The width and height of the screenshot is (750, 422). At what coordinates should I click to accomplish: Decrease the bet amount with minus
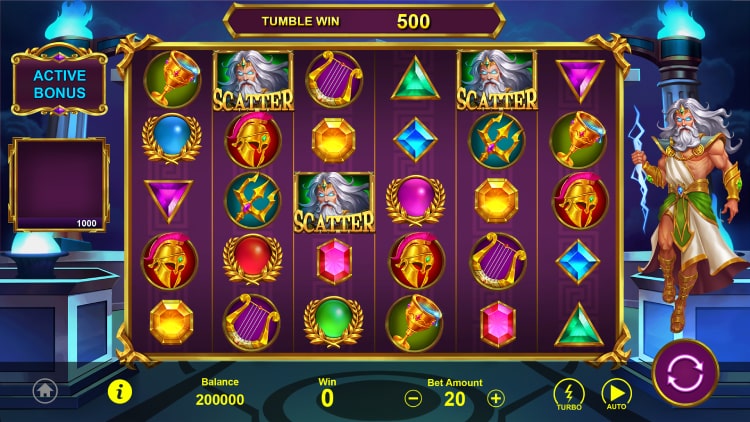tap(413, 397)
